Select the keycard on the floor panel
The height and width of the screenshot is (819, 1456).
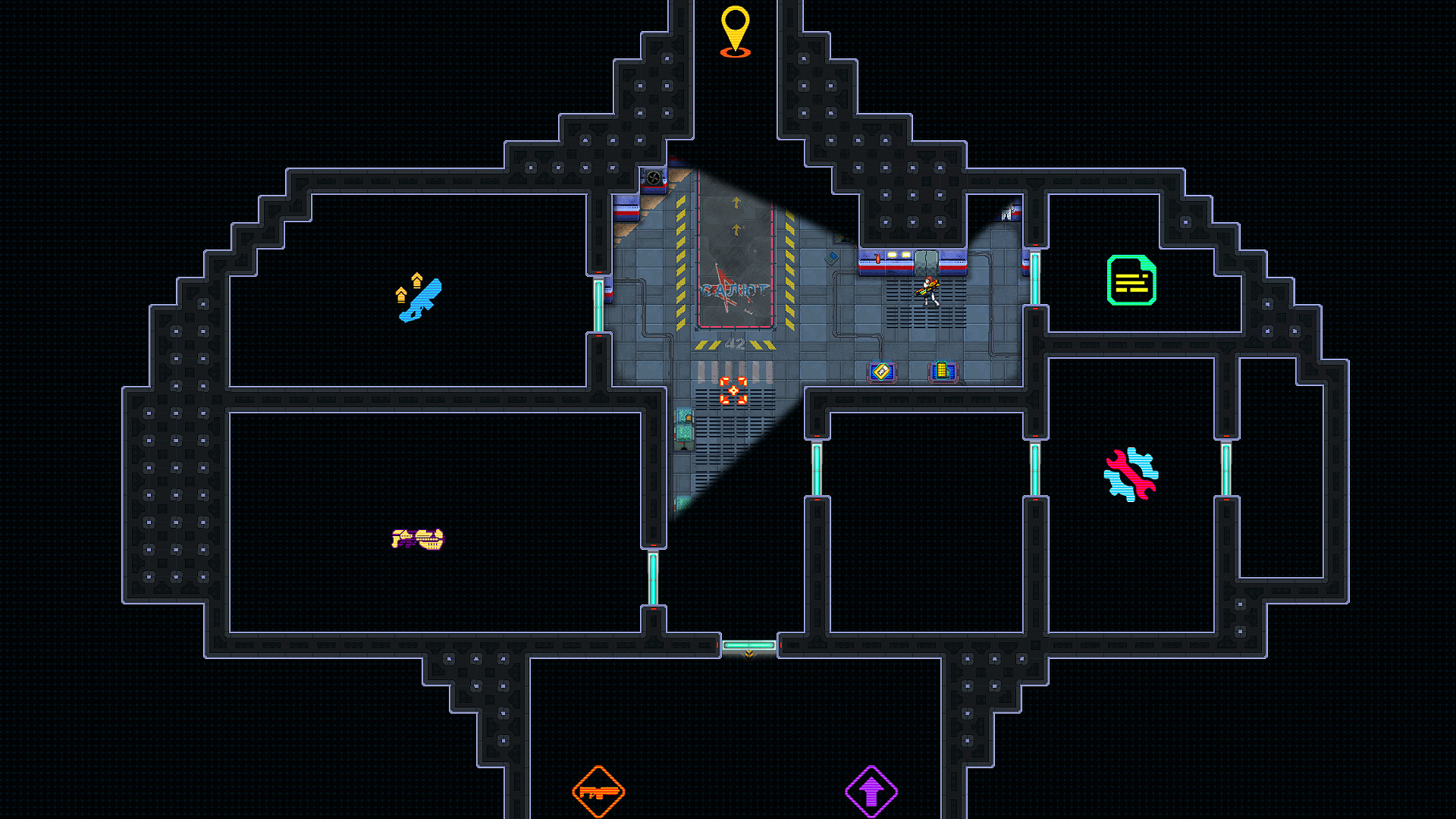(882, 372)
